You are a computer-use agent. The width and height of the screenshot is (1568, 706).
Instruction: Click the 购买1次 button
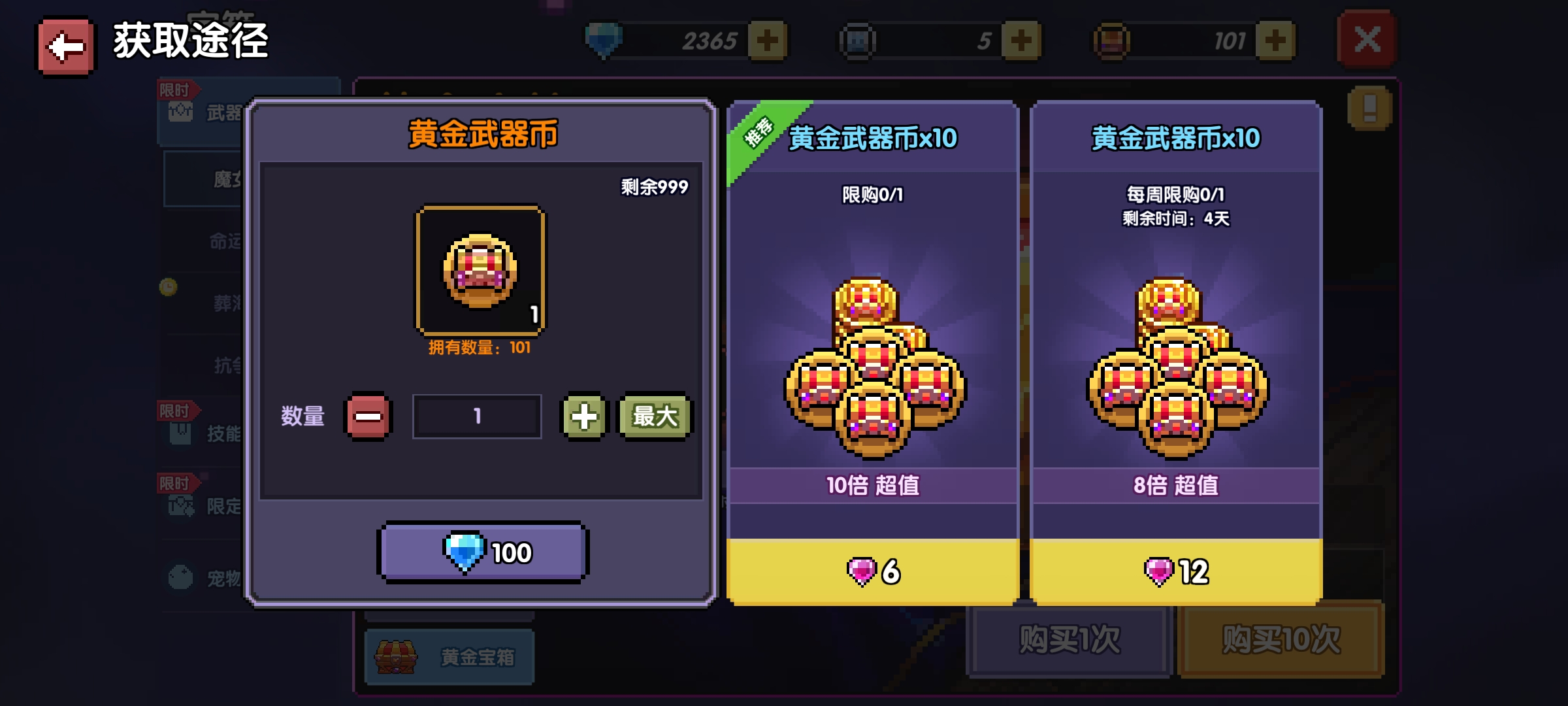tap(1069, 639)
